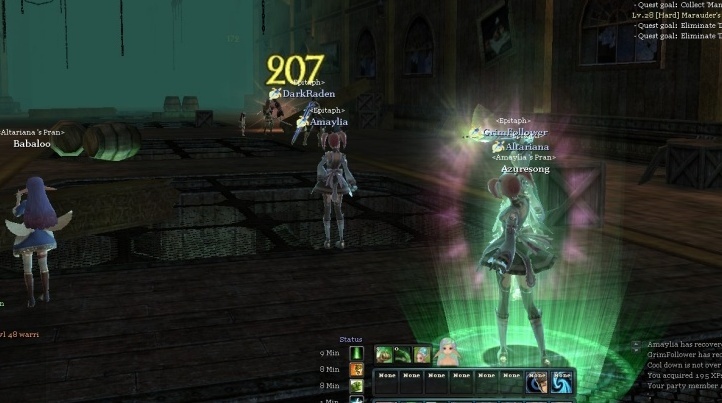This screenshot has height=403, width=722.
Task: Select the orange status buff icon
Action: (x=357, y=369)
